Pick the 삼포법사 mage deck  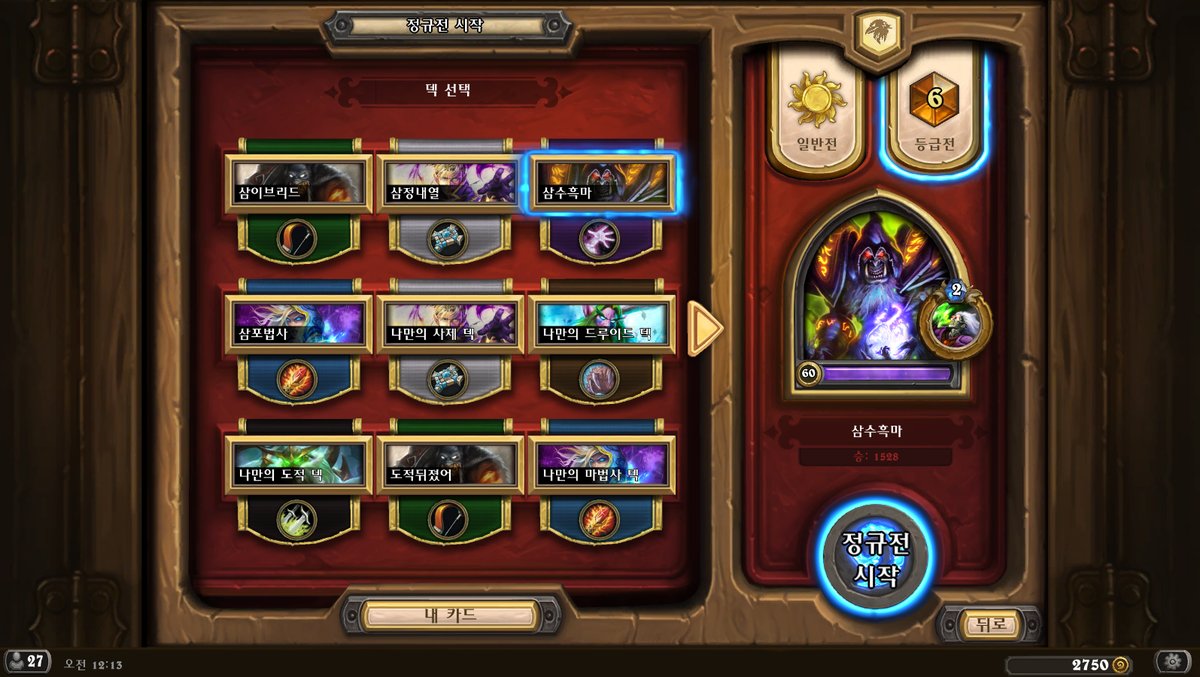point(298,324)
